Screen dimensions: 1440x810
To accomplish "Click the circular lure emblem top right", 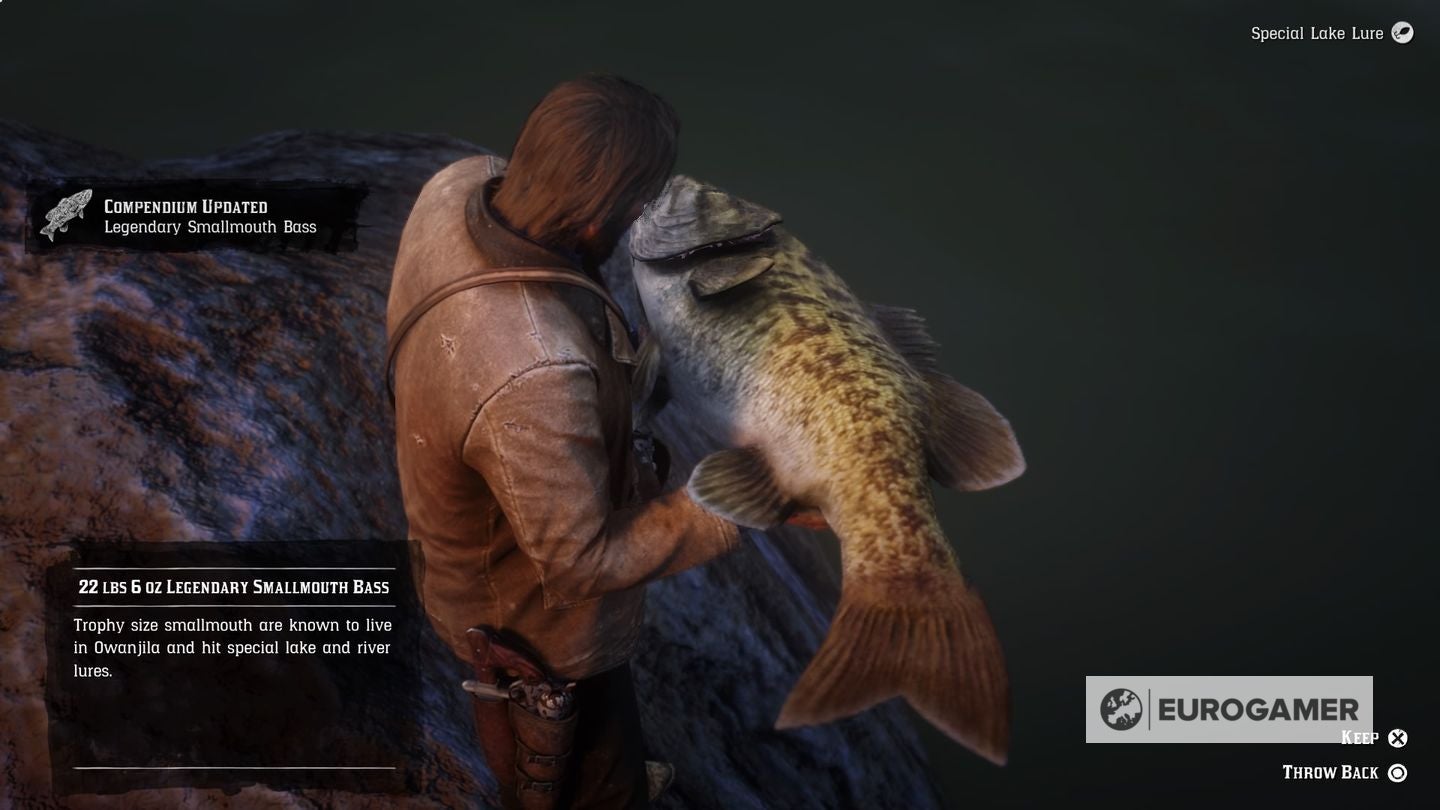I will (1401, 33).
